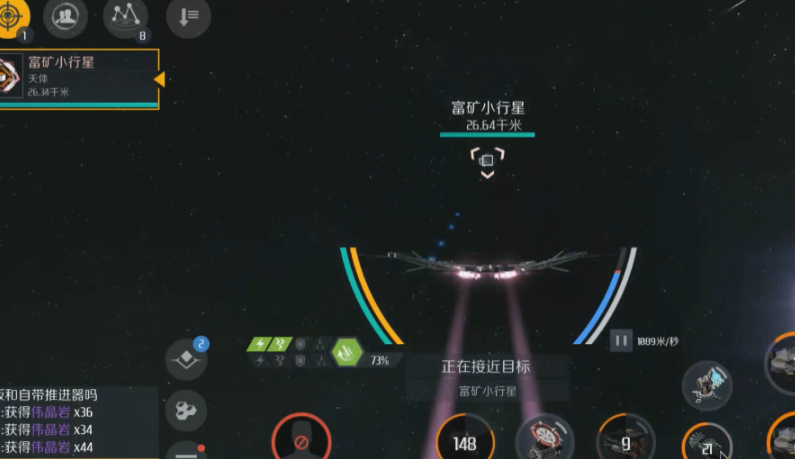Select the 富矿小行星 target bracket in space
This screenshot has height=459, width=795.
(x=487, y=159)
